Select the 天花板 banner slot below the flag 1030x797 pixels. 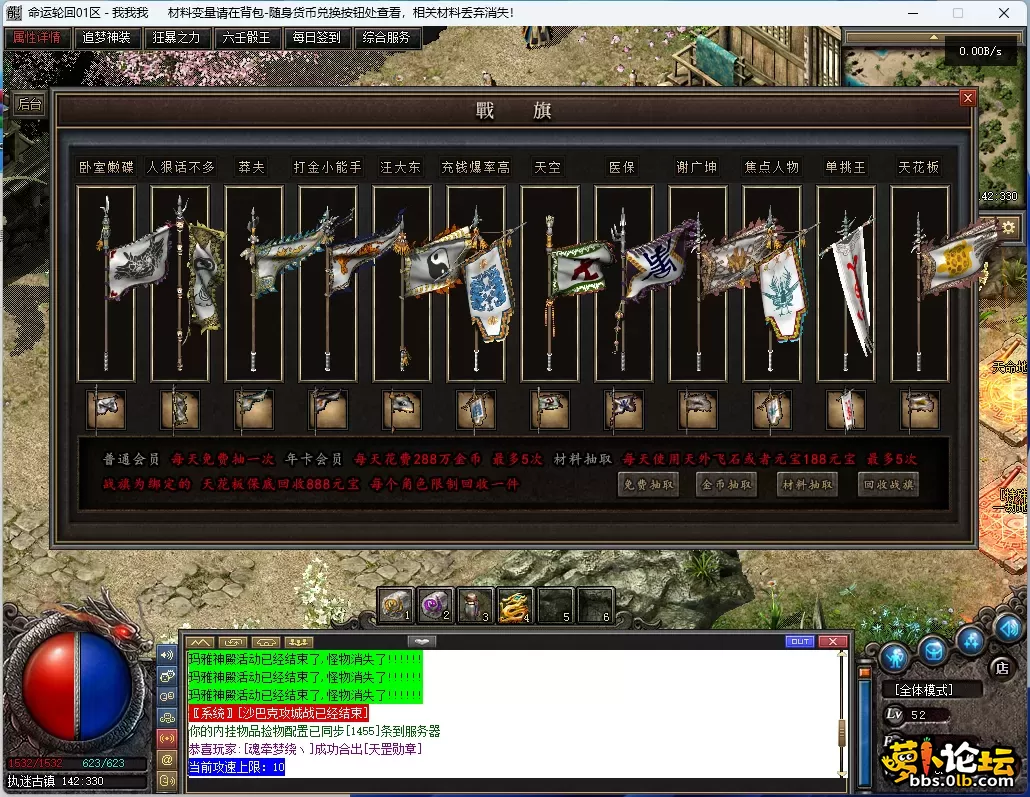919,408
